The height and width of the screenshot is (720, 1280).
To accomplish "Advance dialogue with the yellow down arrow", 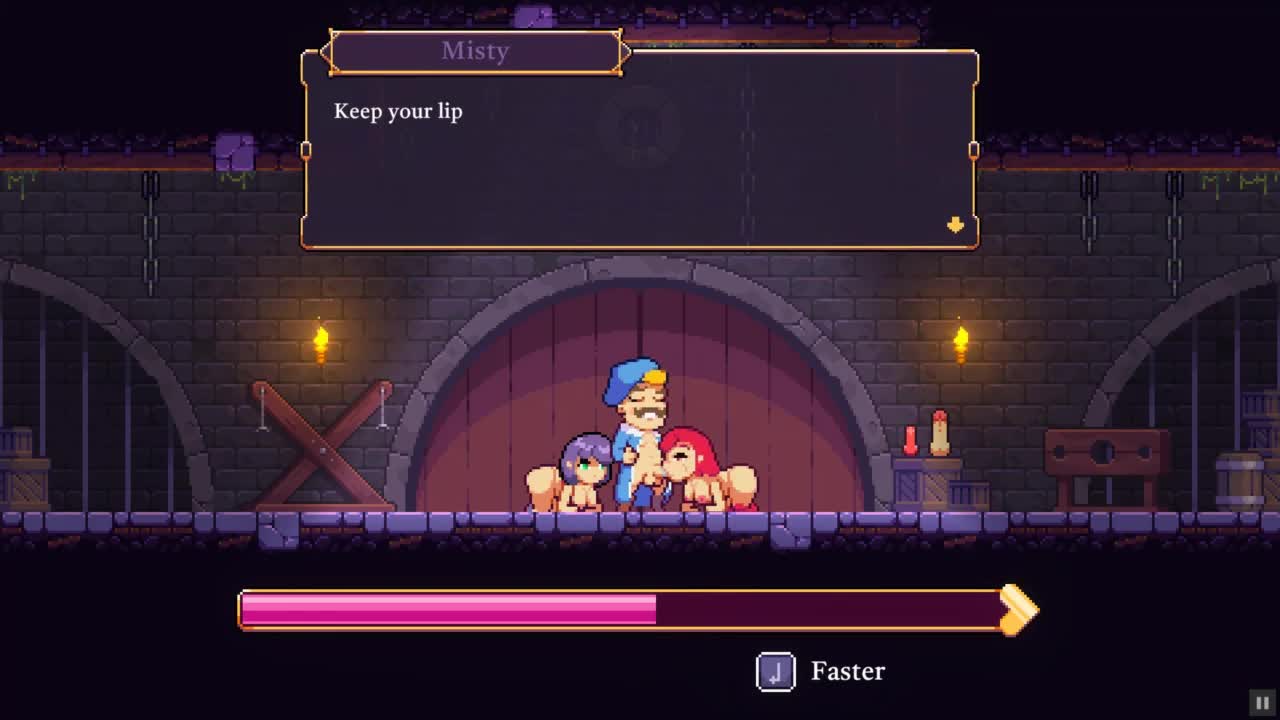I will pos(955,225).
